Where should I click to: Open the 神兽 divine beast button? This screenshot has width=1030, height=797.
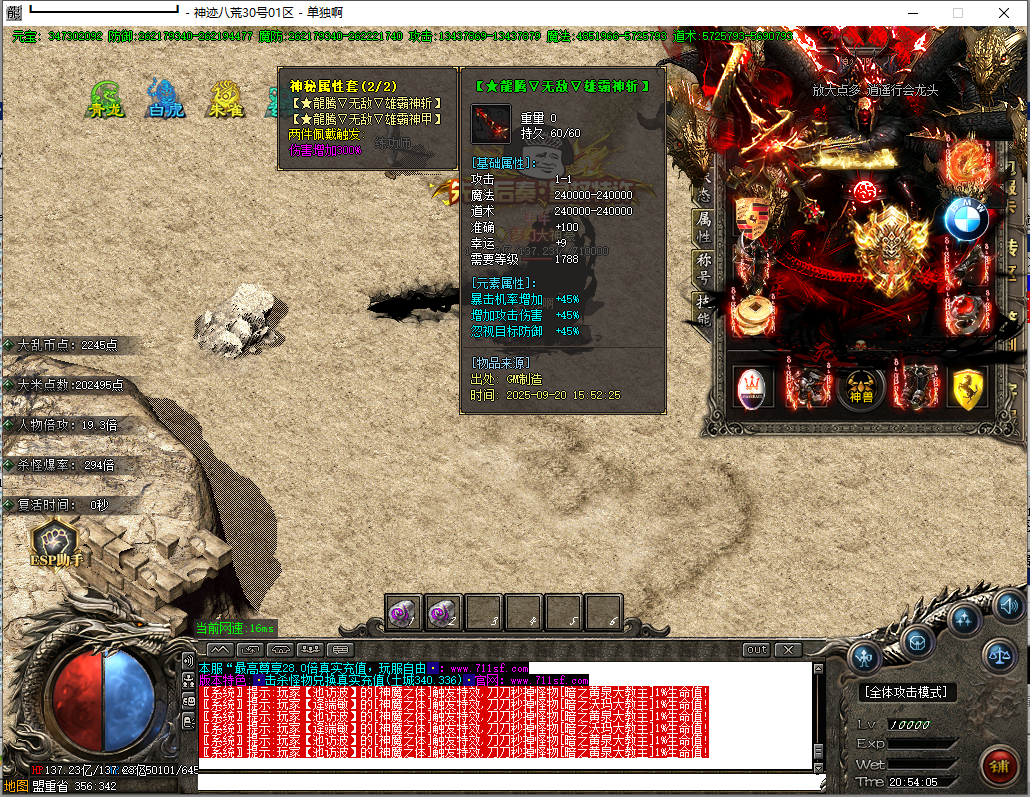point(861,388)
